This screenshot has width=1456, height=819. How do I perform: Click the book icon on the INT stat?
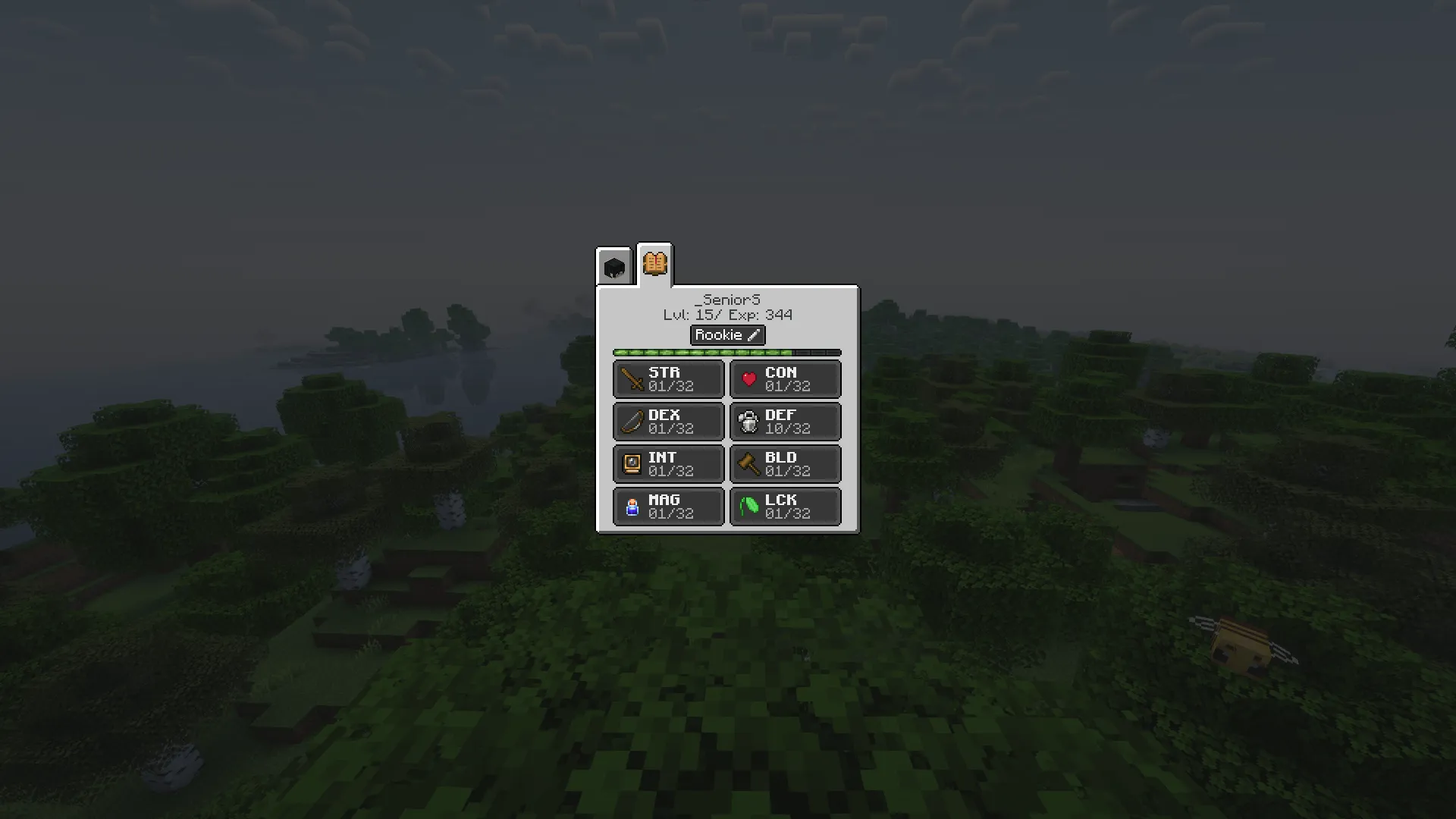click(632, 463)
